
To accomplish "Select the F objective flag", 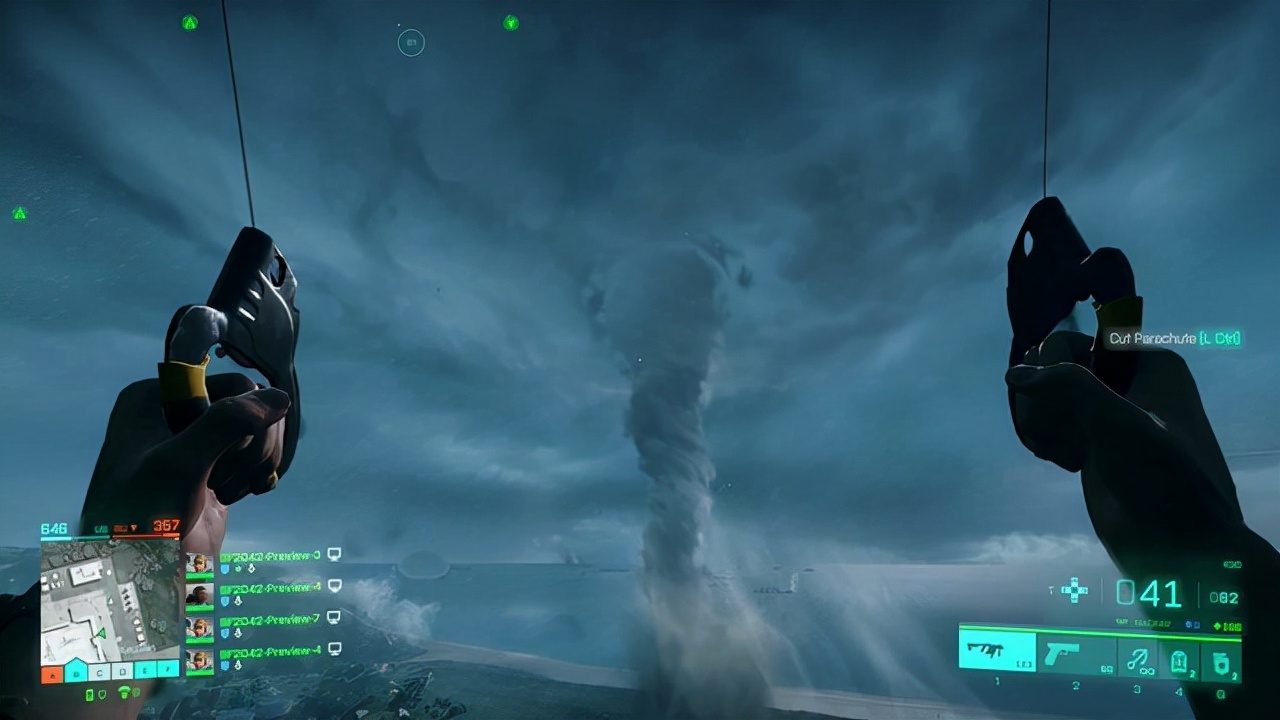I will click(168, 672).
